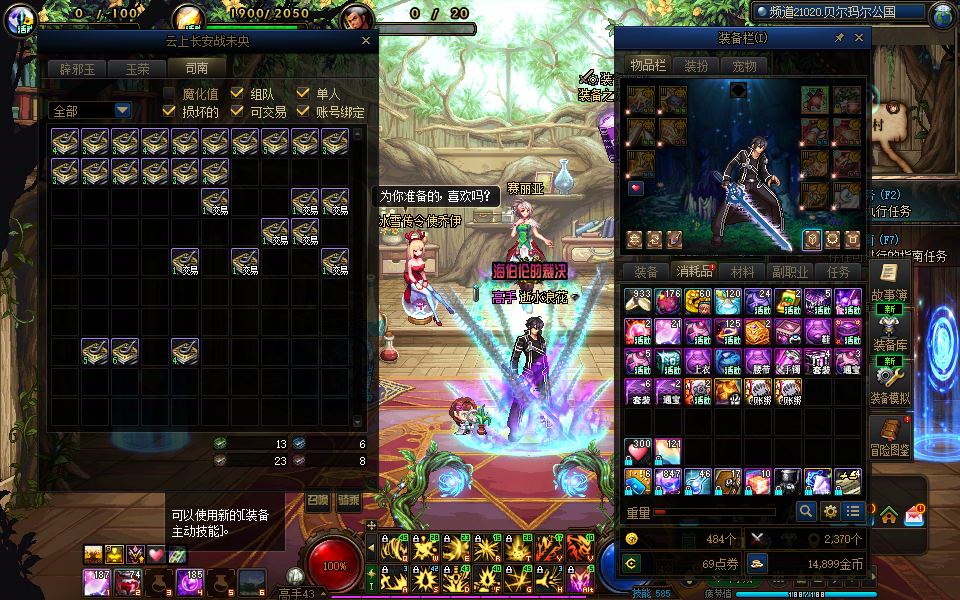Open inventory settings via the gear button
This screenshot has width=960, height=600.
pos(830,511)
